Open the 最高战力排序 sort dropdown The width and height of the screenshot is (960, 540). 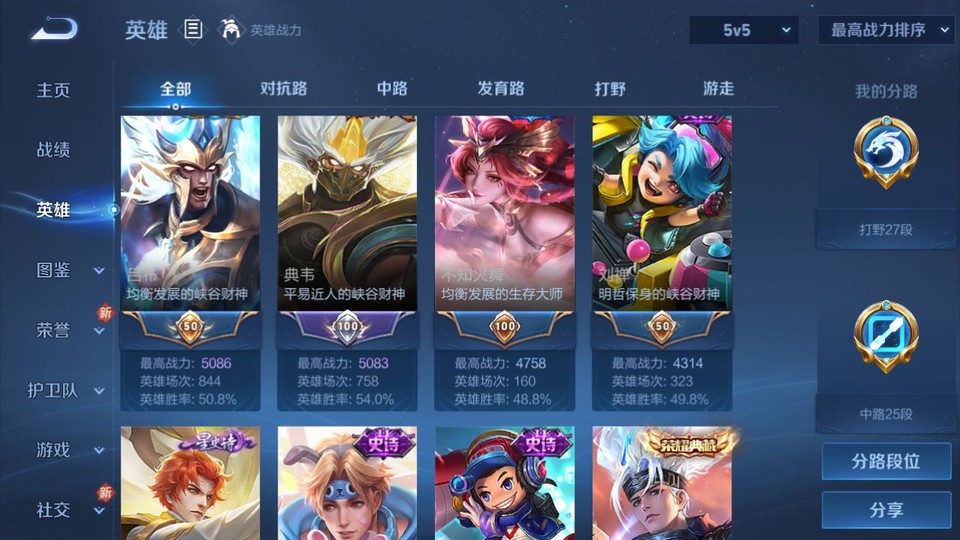[x=886, y=30]
